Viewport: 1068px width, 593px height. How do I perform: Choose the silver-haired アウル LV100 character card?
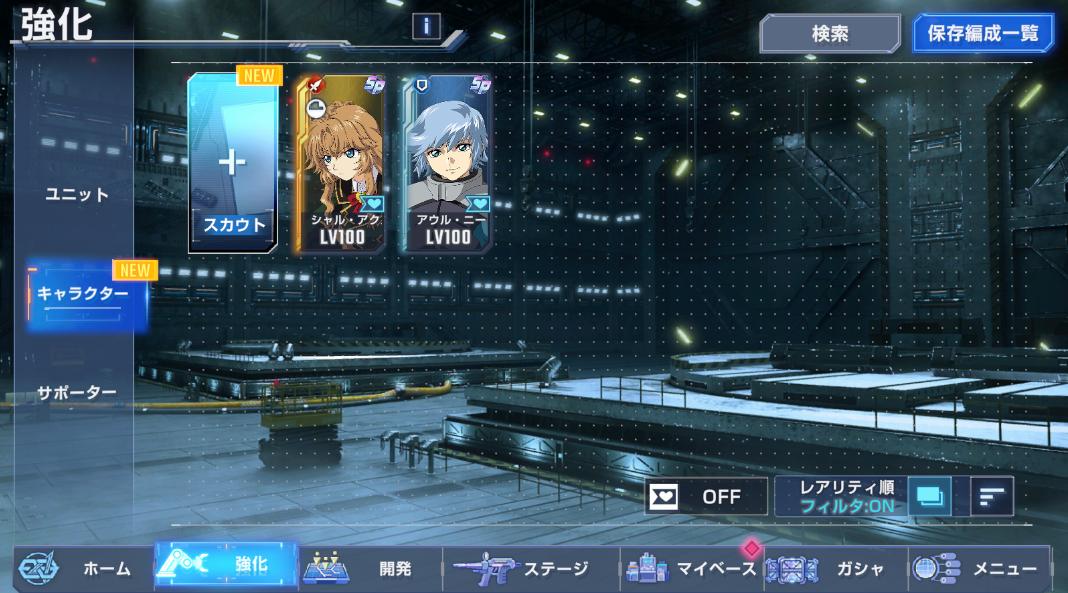(447, 165)
